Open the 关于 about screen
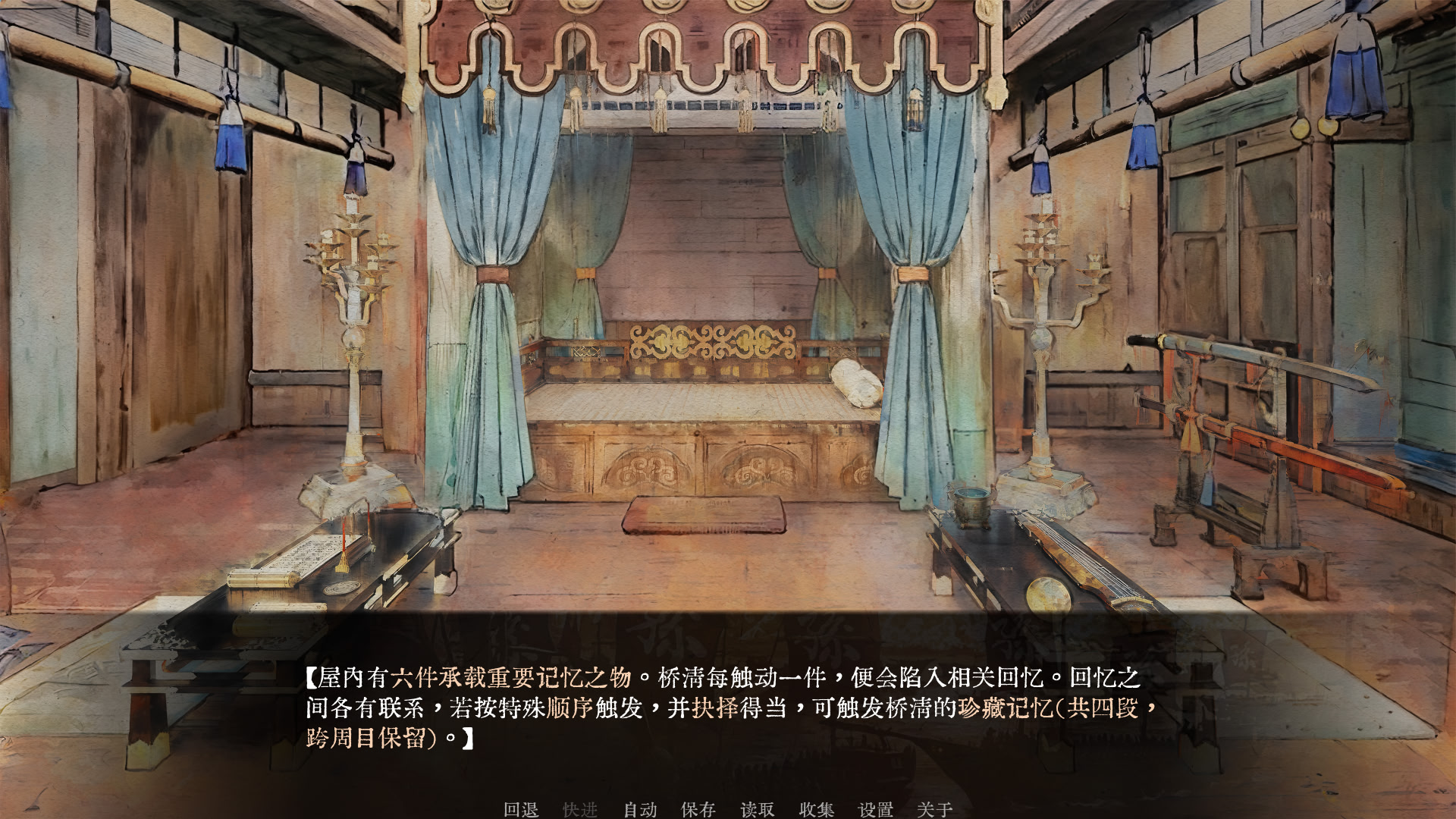 click(x=934, y=810)
